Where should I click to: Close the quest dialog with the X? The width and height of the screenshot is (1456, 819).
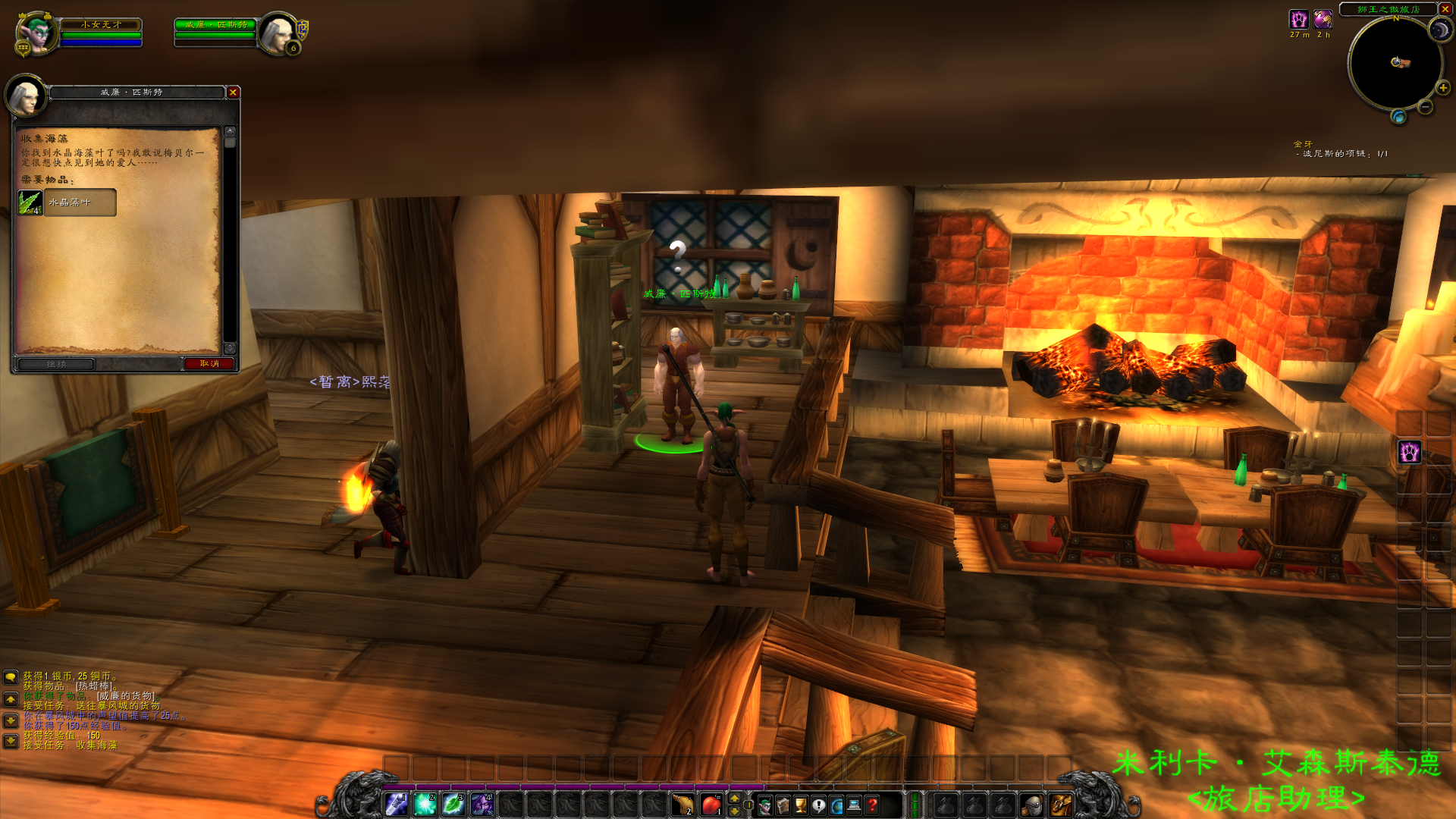[x=233, y=93]
